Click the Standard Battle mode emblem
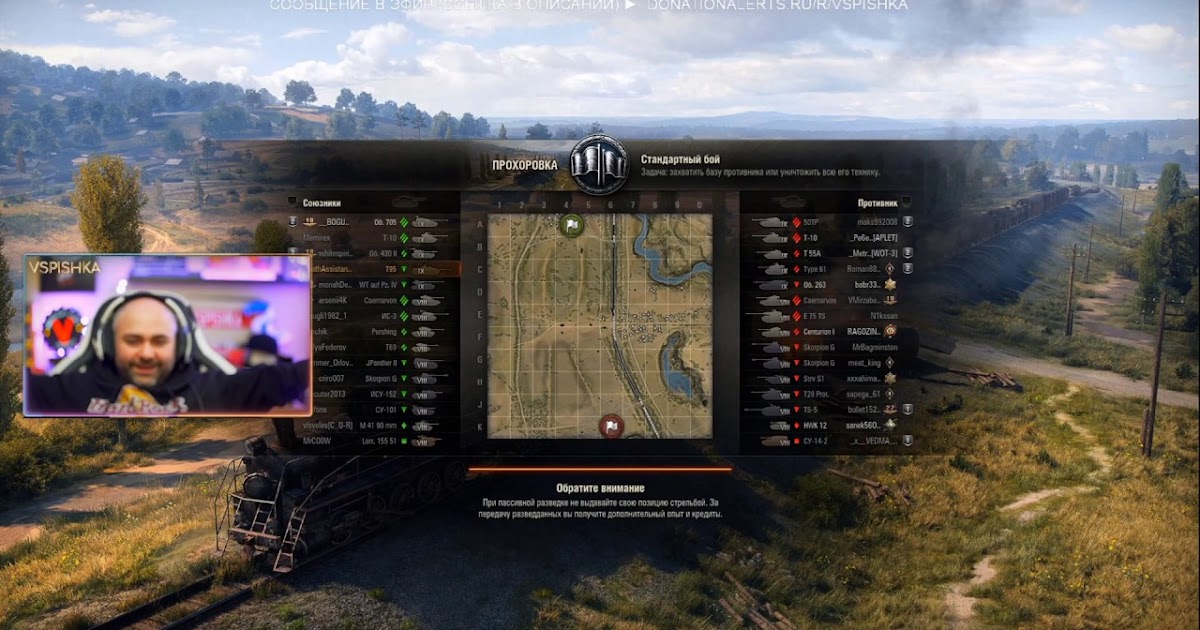 pyautogui.click(x=599, y=165)
